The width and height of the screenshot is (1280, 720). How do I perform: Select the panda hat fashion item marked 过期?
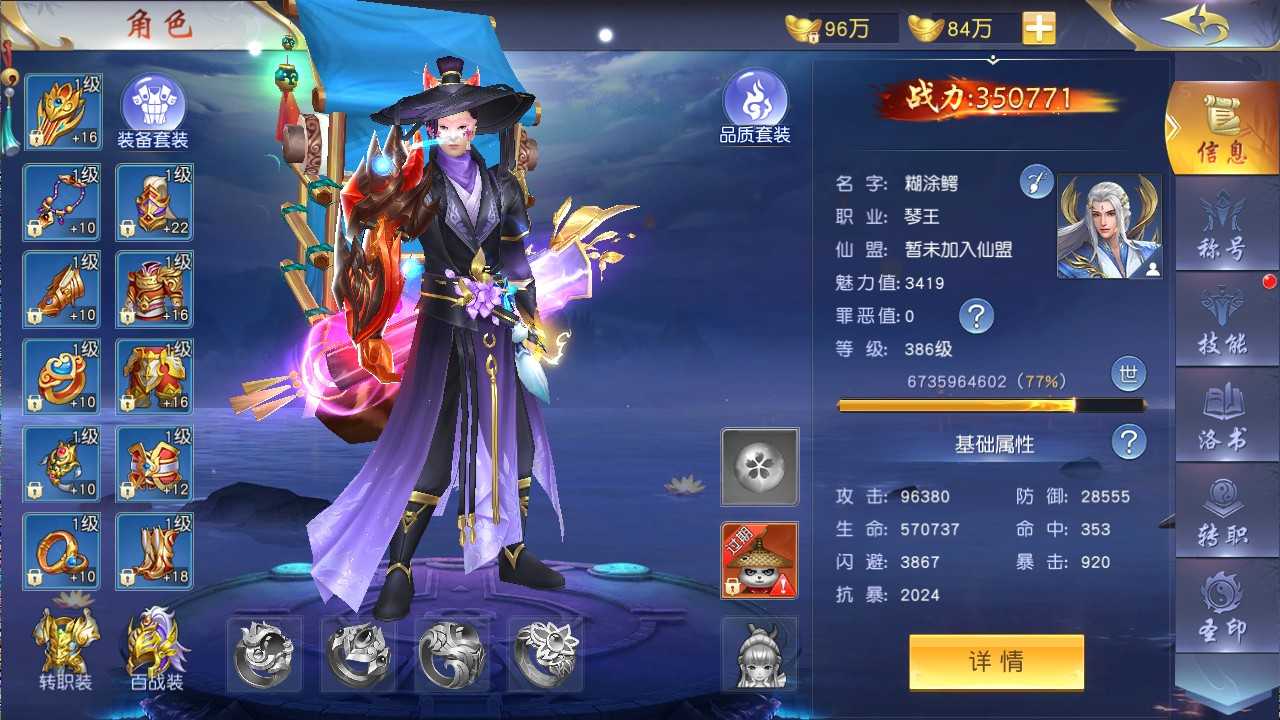(758, 558)
